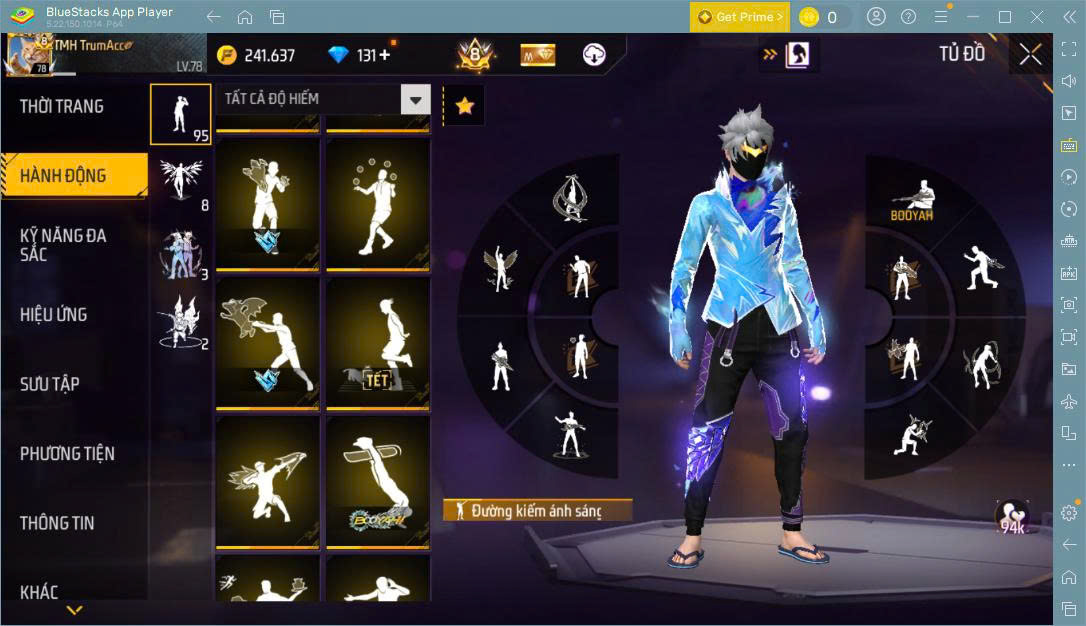The image size is (1086, 626).
Task: Choose the TẾT emote tile
Action: pyautogui.click(x=378, y=343)
